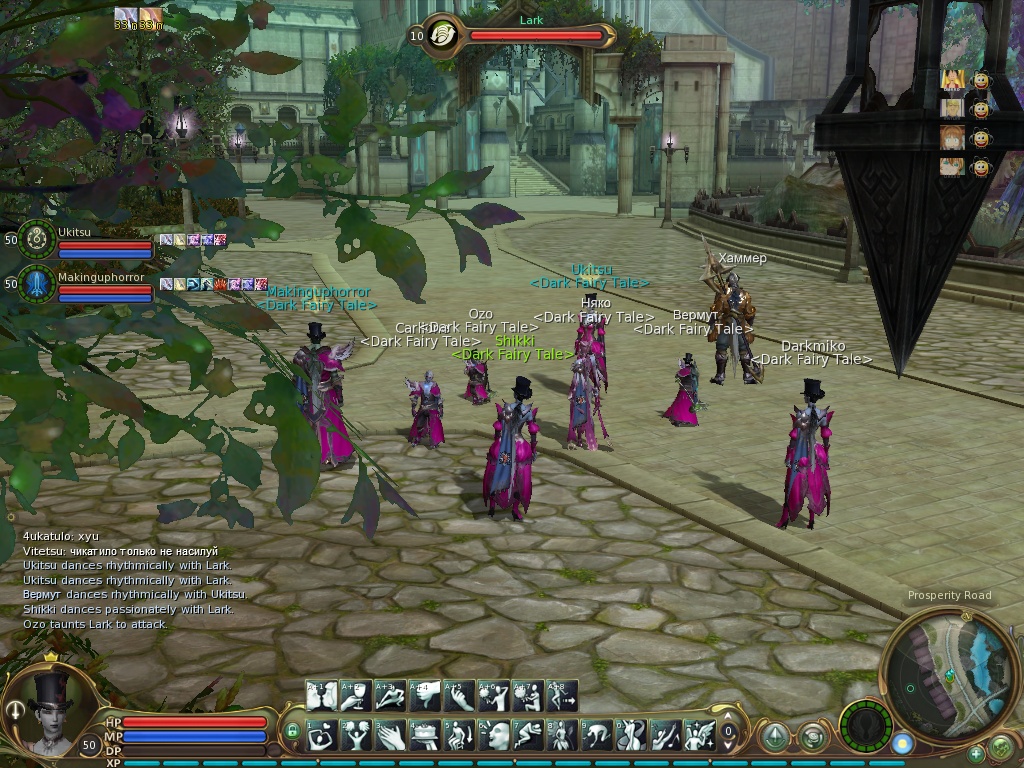Use the winged angel emote
The width and height of the screenshot is (1024, 768).
coord(698,735)
